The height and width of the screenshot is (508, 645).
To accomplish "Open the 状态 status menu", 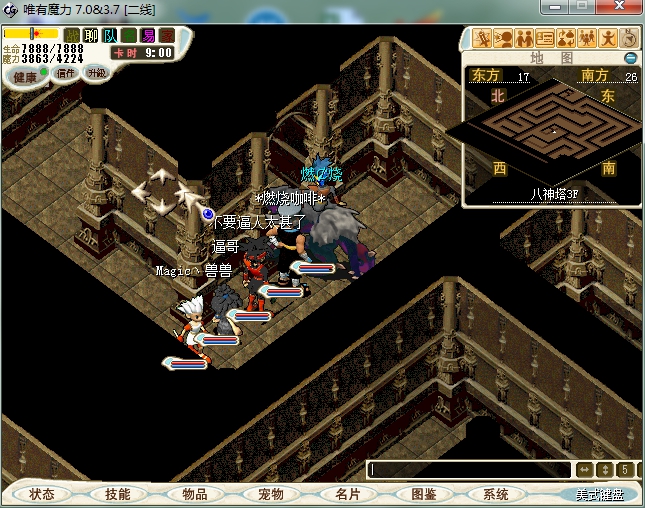I will click(42, 494).
